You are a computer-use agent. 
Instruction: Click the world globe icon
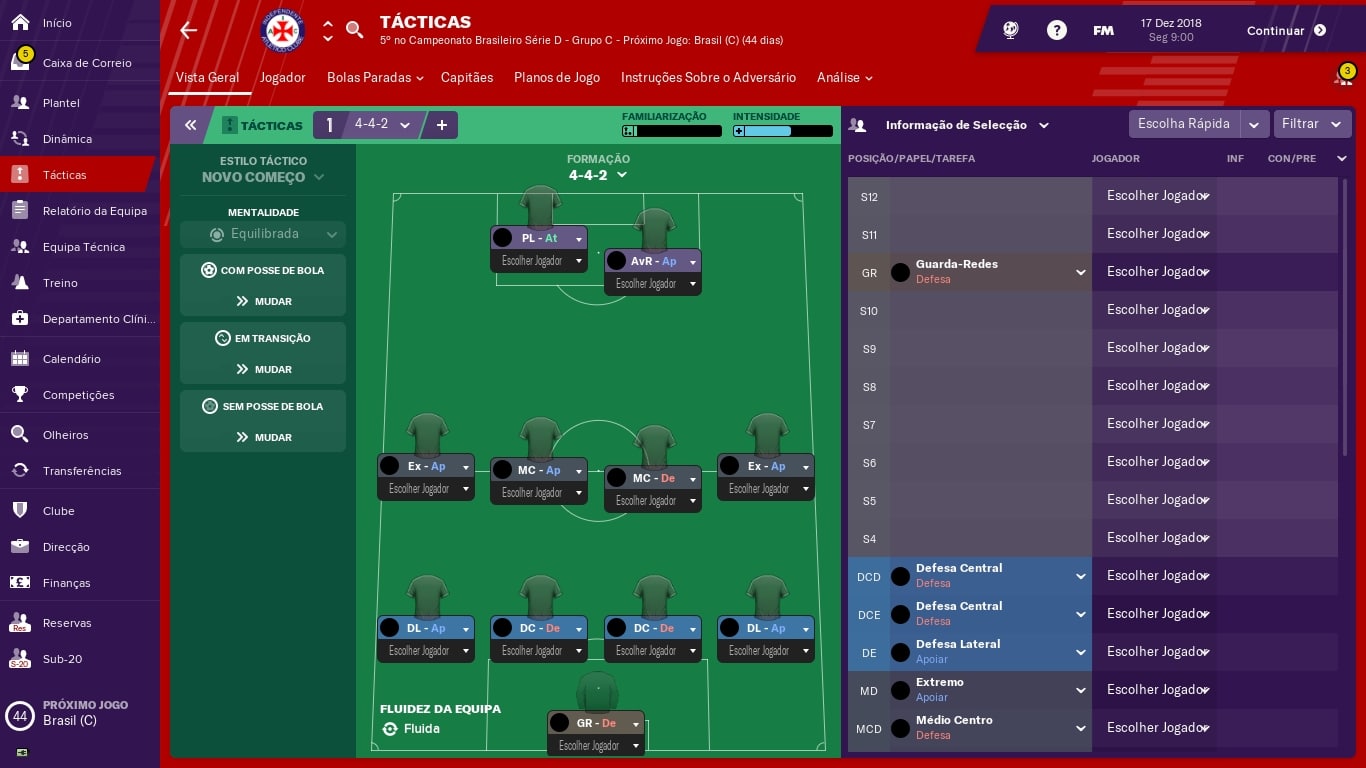tap(1010, 29)
